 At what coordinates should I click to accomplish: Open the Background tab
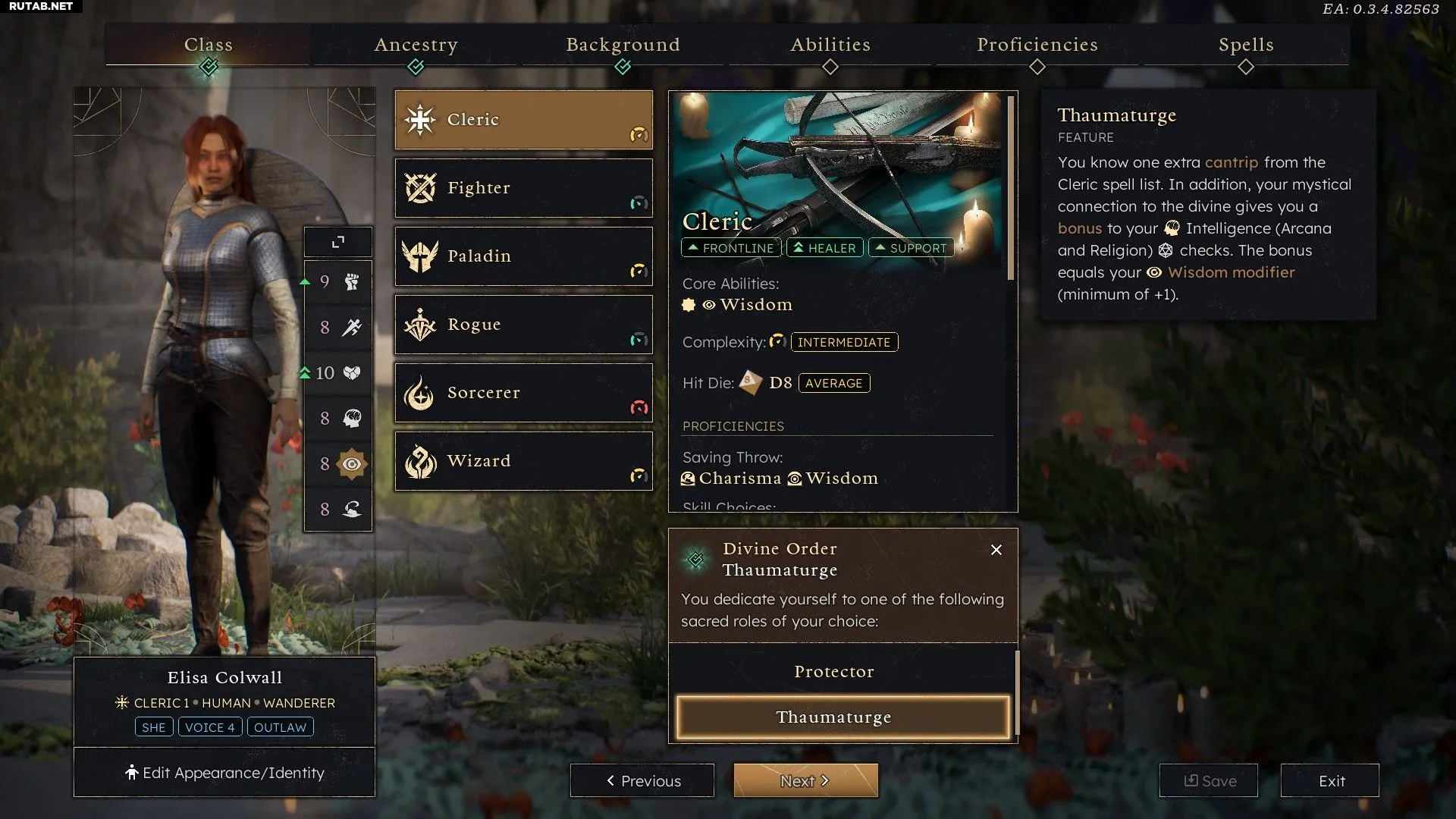623,45
